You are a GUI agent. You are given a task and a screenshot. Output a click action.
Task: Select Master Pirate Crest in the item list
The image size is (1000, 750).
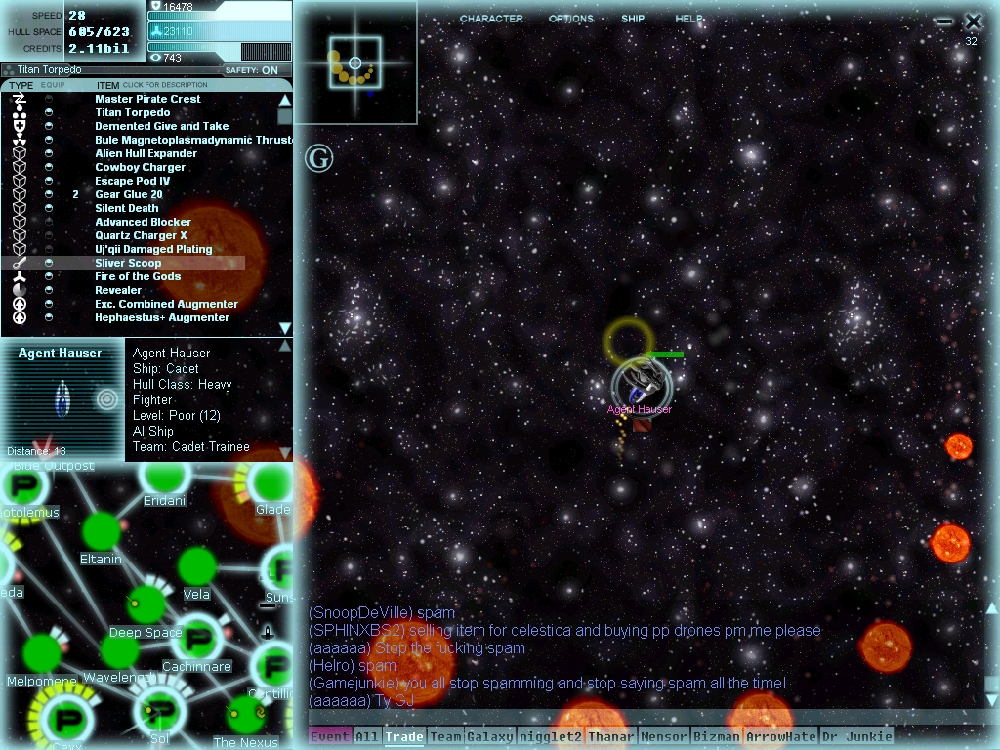pos(148,99)
